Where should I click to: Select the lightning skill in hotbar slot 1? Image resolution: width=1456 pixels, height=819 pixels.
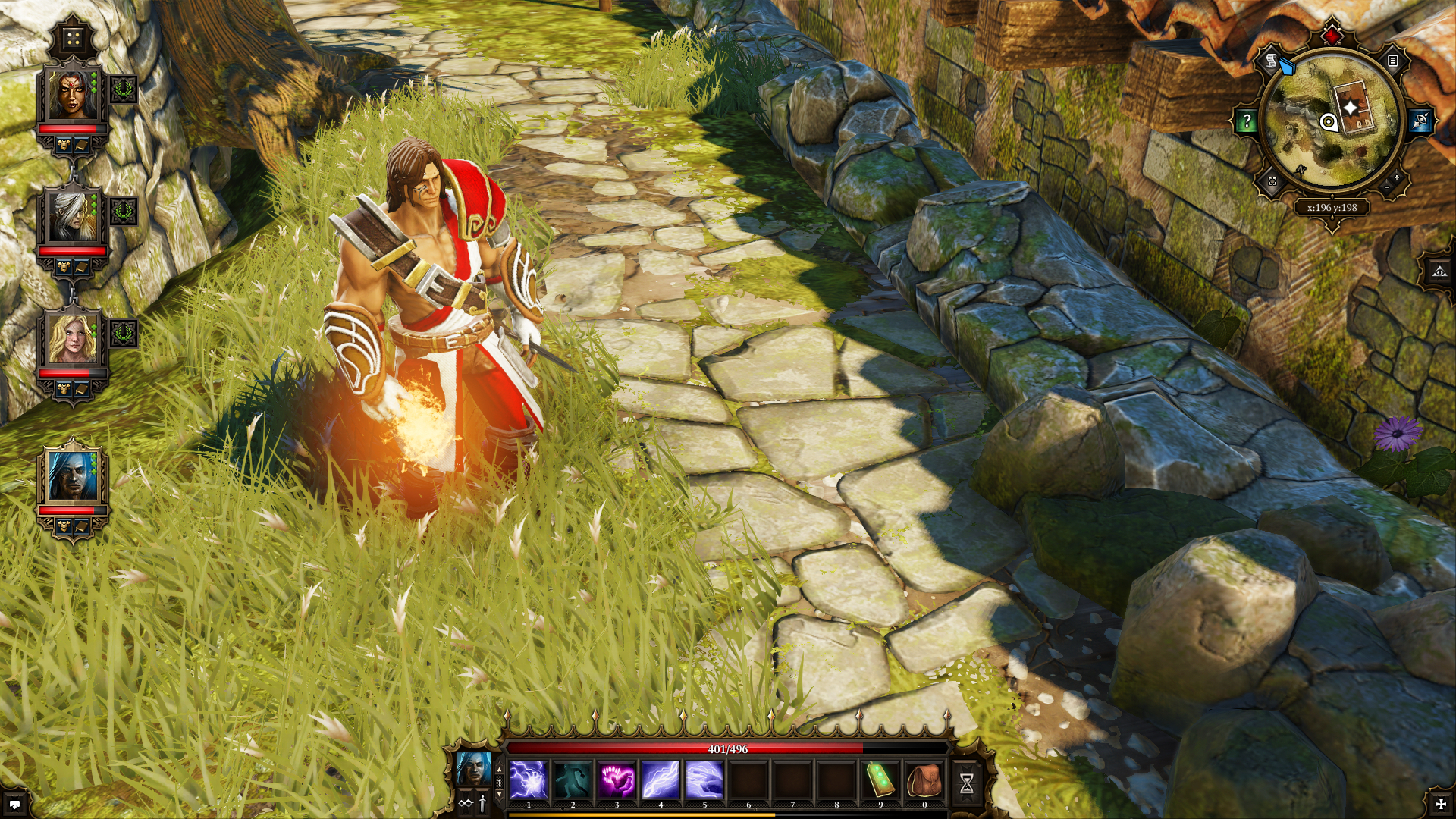click(529, 779)
